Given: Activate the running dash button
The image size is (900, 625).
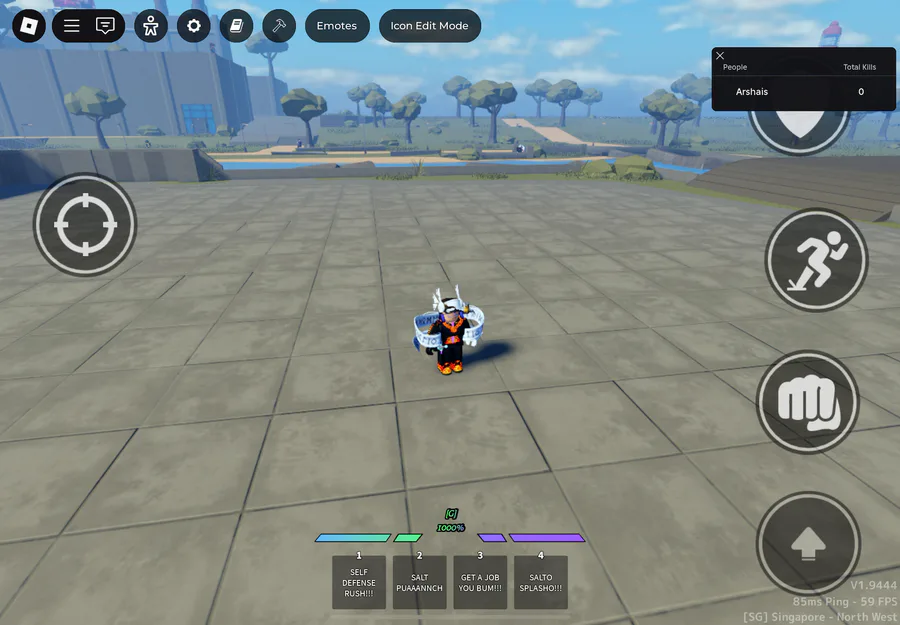Looking at the screenshot, I should point(816,260).
